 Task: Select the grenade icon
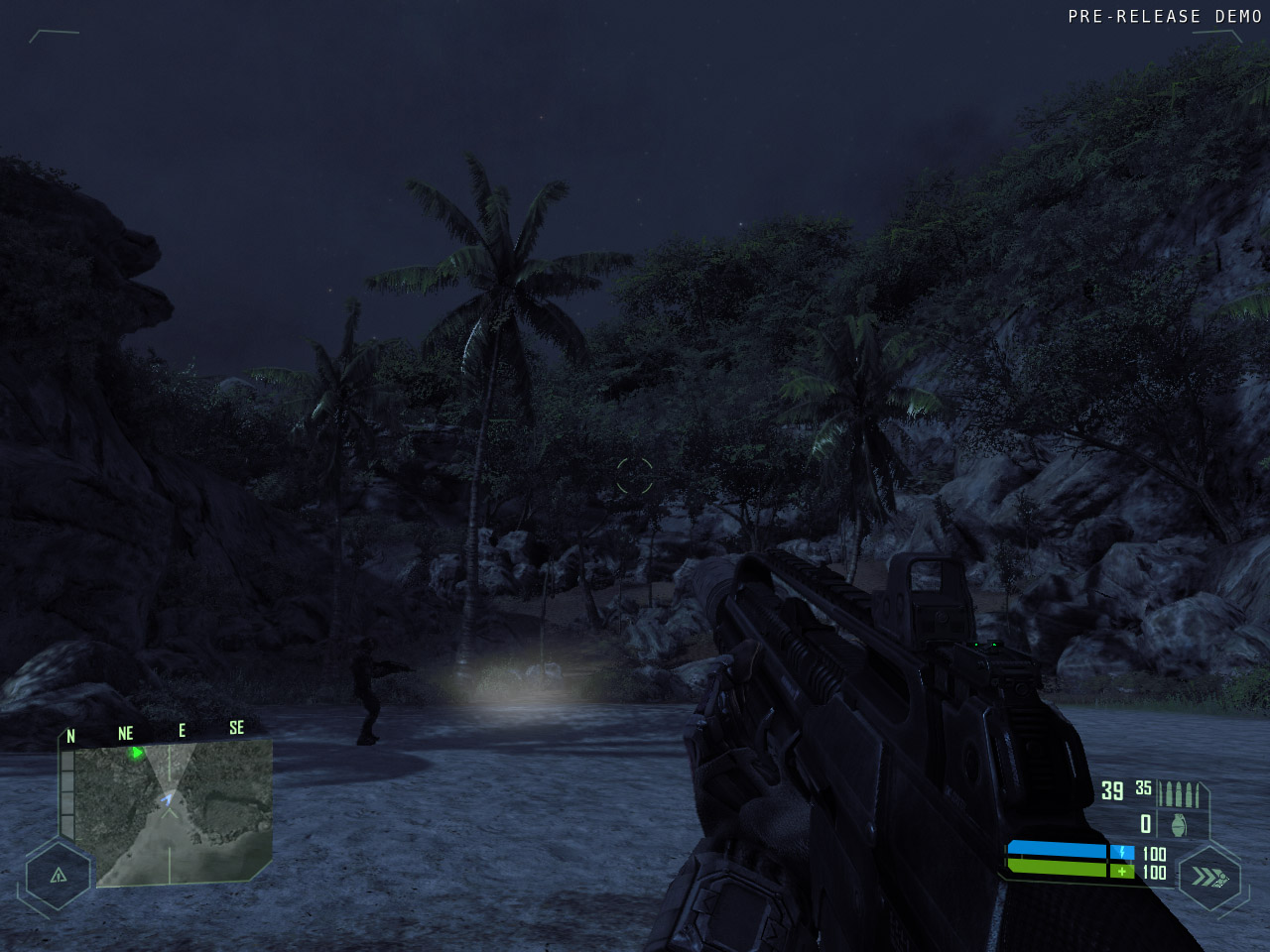coord(1178,824)
